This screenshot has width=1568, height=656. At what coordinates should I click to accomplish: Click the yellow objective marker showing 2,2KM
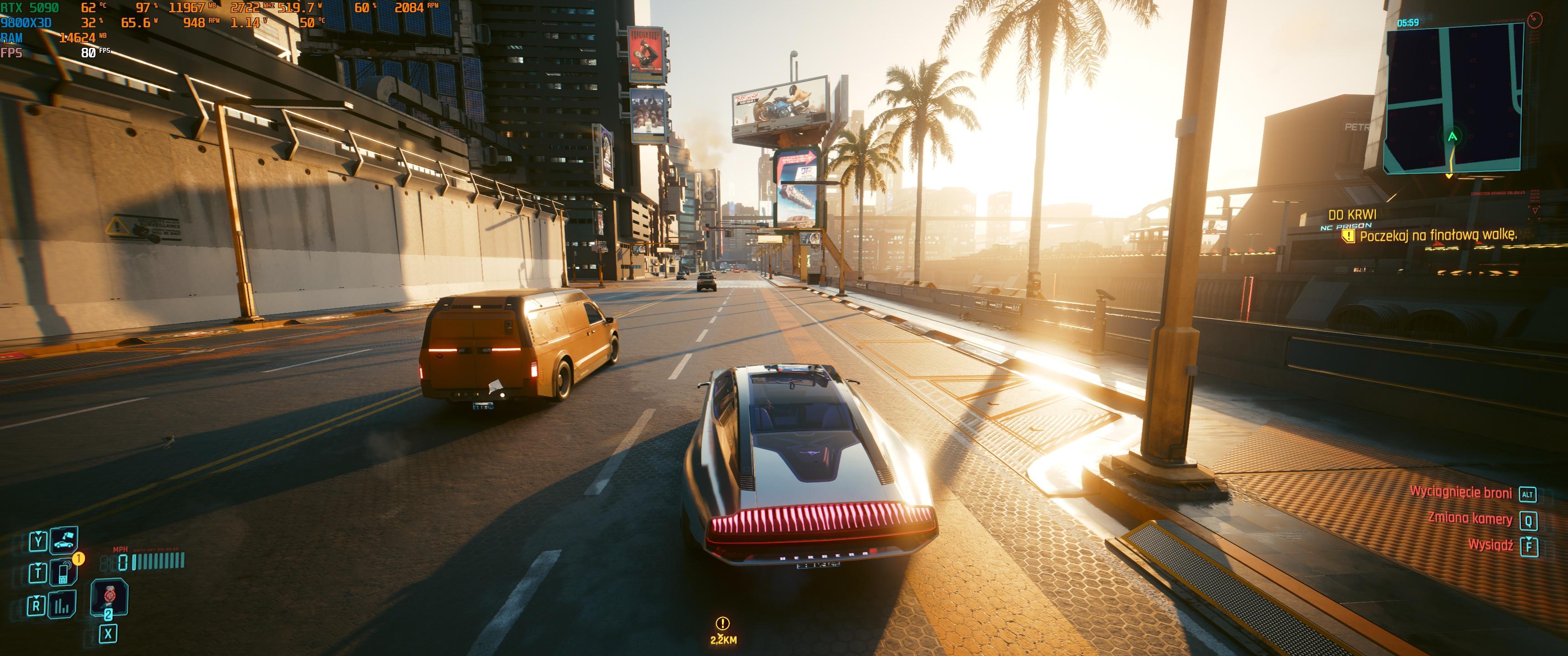tap(722, 624)
